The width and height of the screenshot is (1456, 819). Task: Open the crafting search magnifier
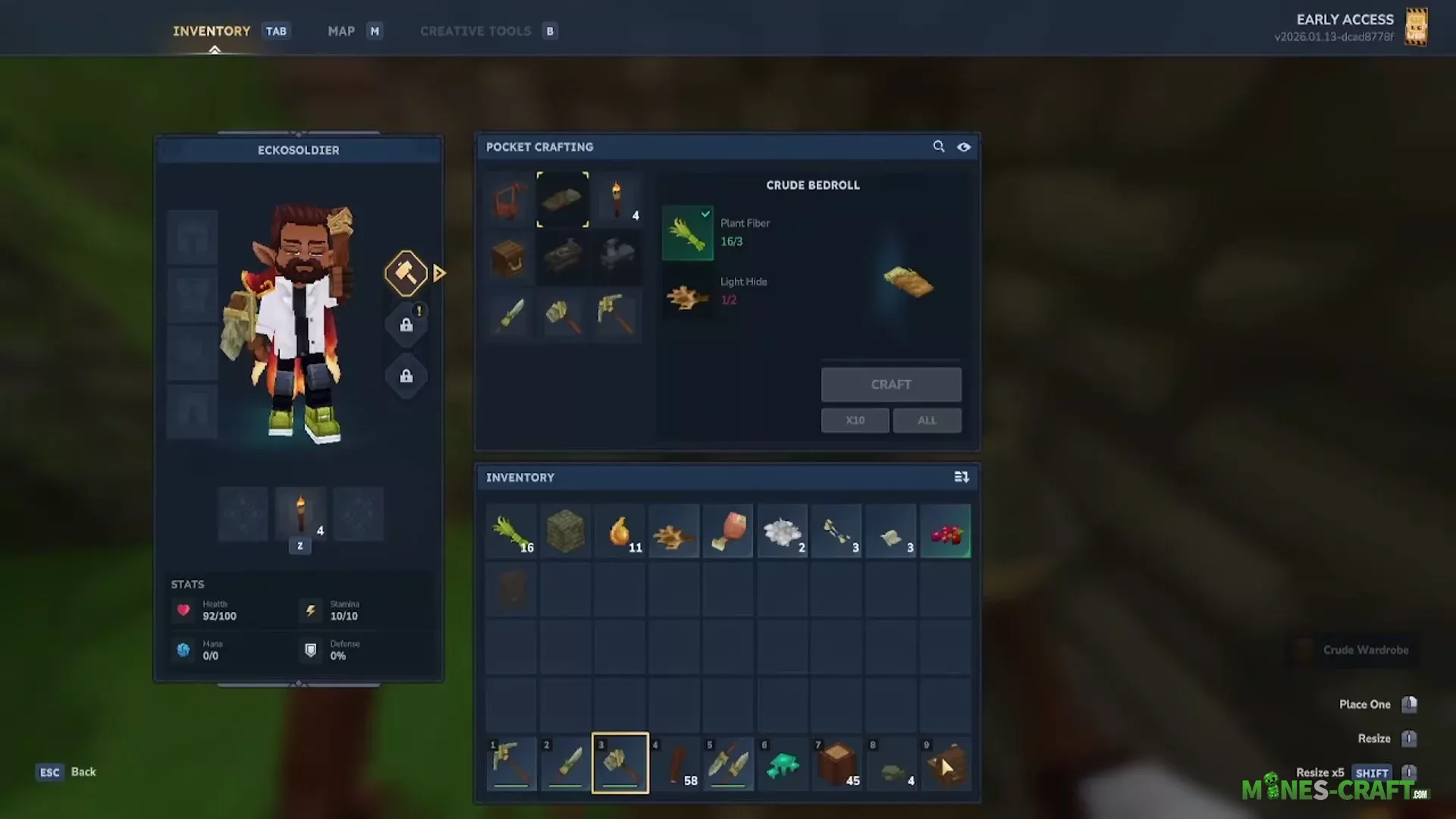click(x=939, y=146)
